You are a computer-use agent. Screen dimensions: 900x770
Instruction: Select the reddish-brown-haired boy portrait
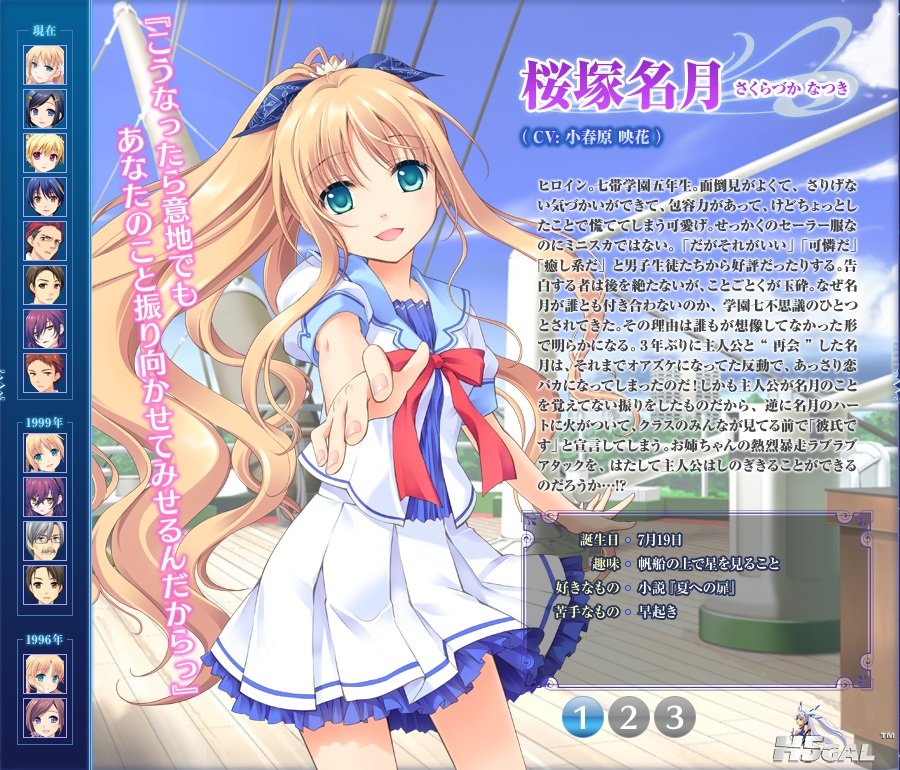coord(45,372)
